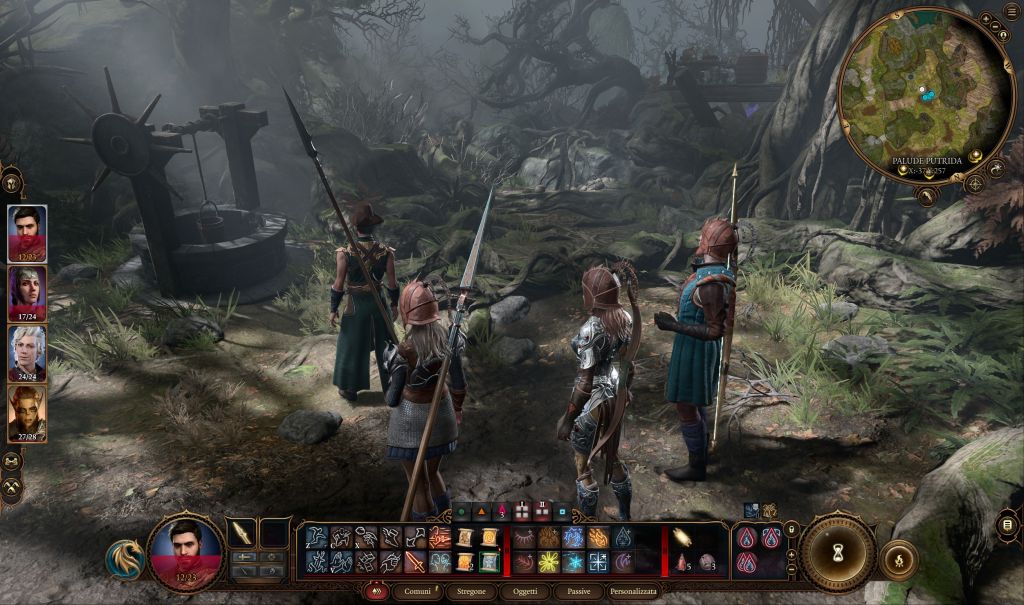The image size is (1024, 605).
Task: Show the Passive hotbar tab
Action: (578, 592)
